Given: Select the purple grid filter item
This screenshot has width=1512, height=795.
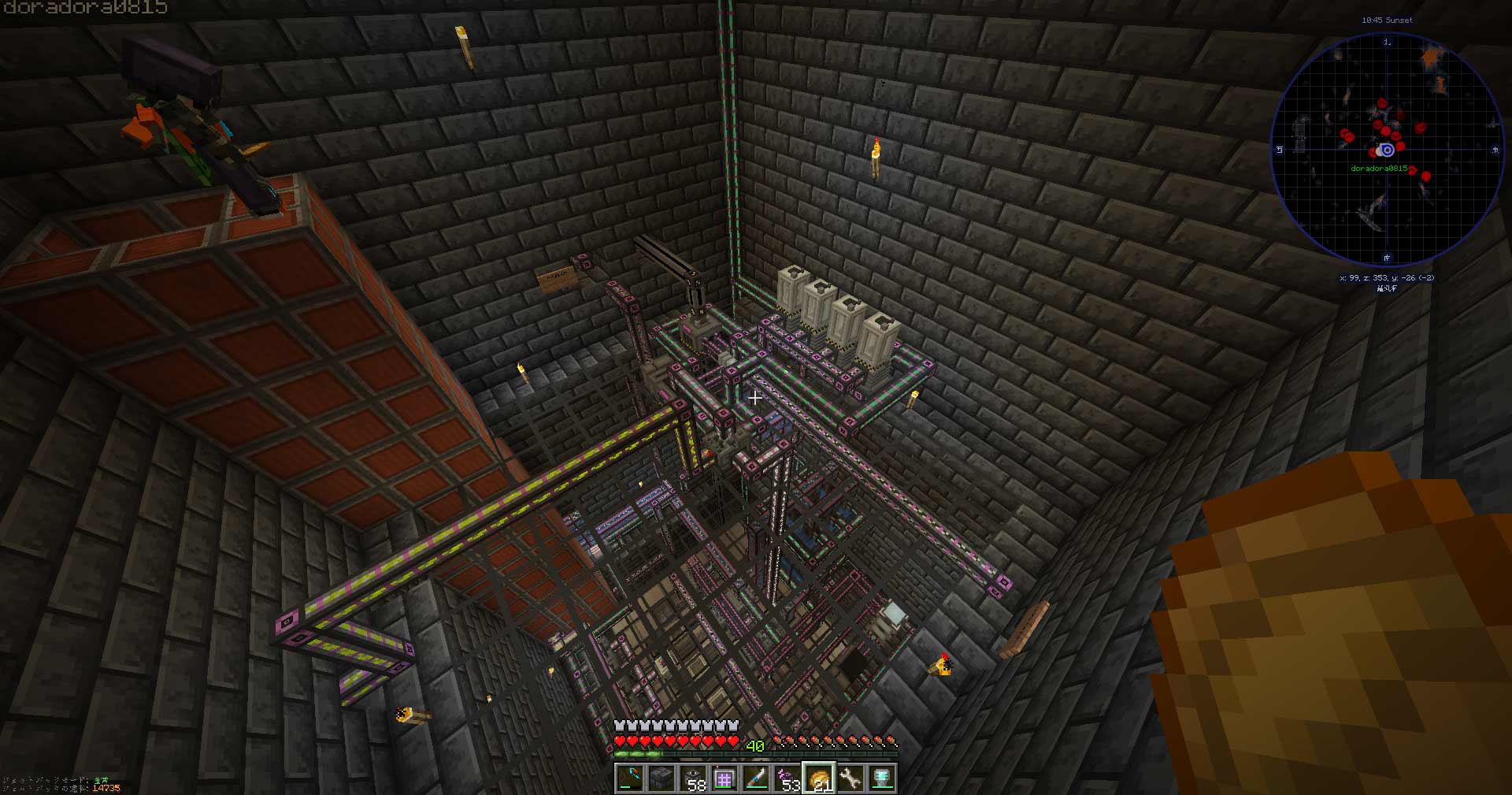Looking at the screenshot, I should (x=723, y=776).
